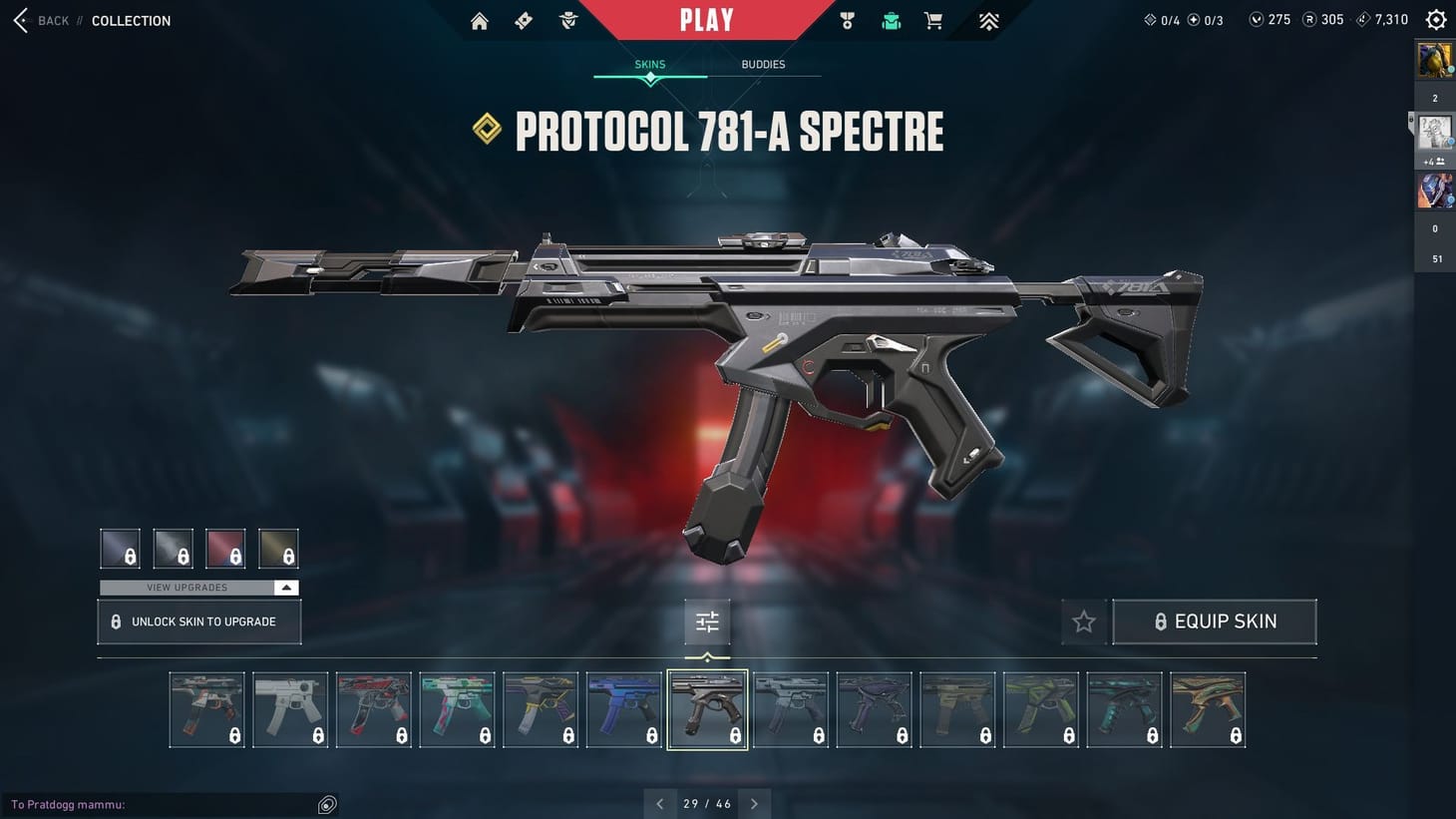Select the Battlepass ticket icon
Screen dimensions: 1456x819
(x=523, y=20)
